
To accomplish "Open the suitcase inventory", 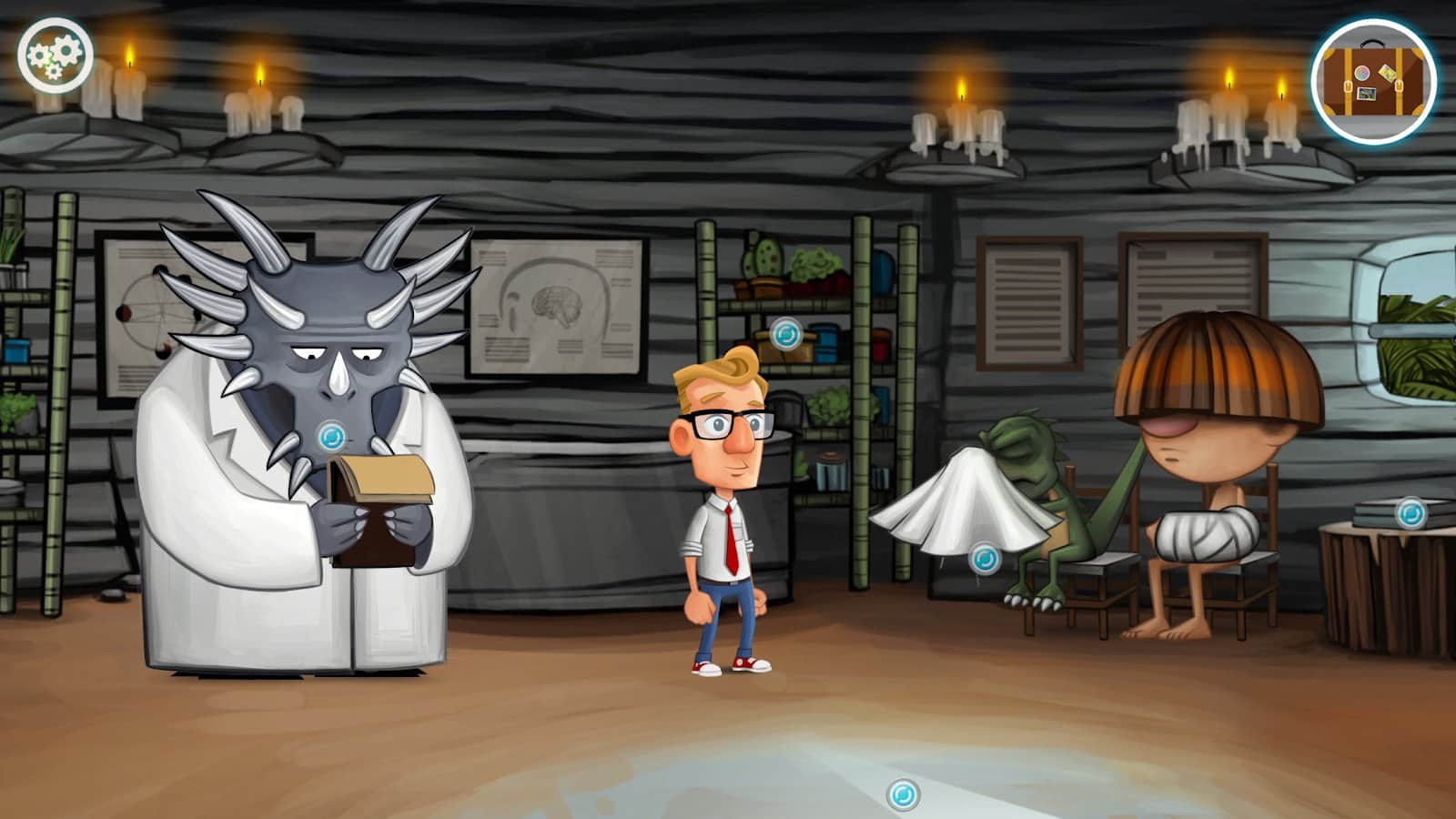I will coord(1373,81).
